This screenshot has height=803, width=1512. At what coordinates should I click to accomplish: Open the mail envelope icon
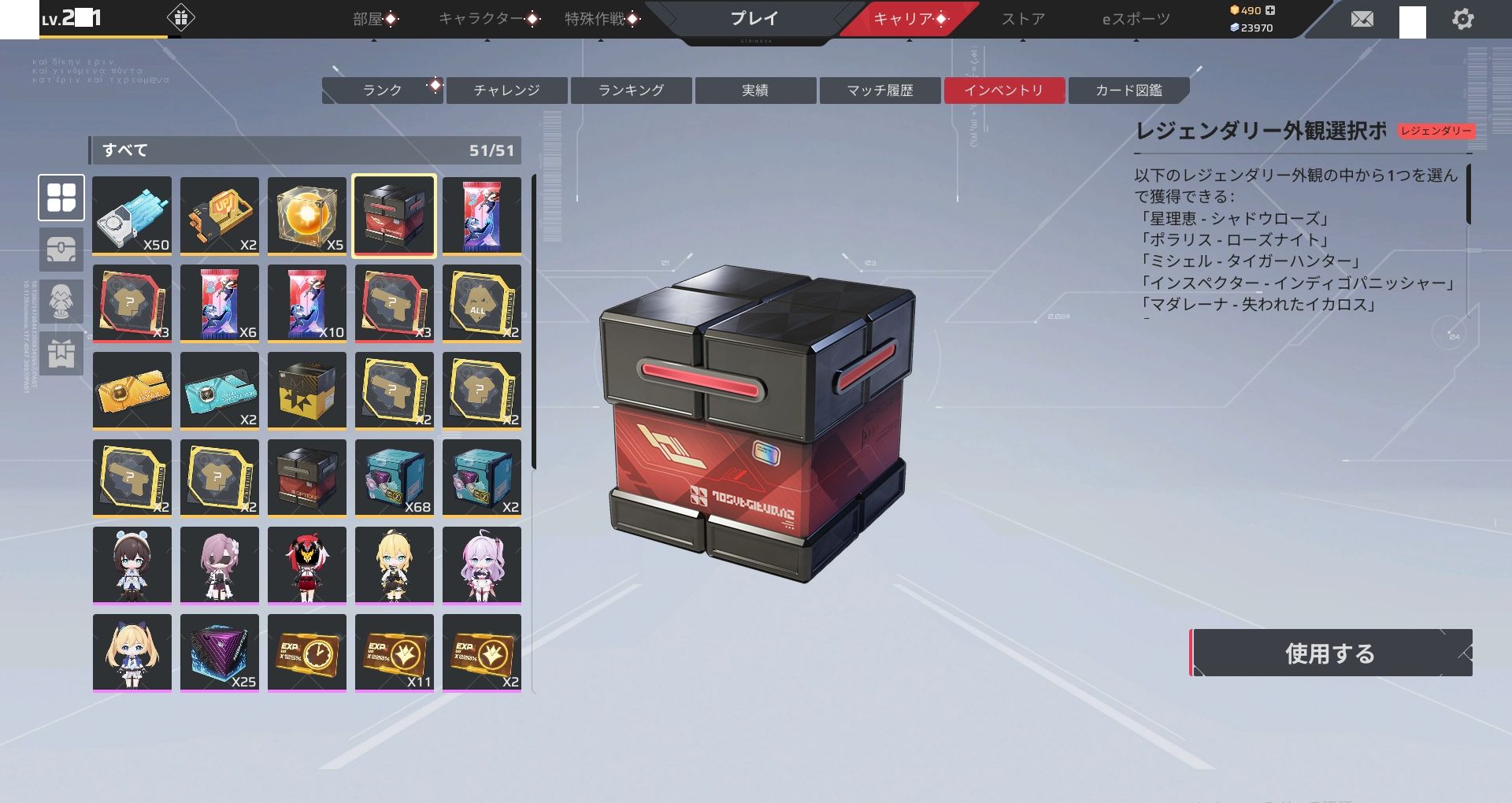[x=1362, y=19]
